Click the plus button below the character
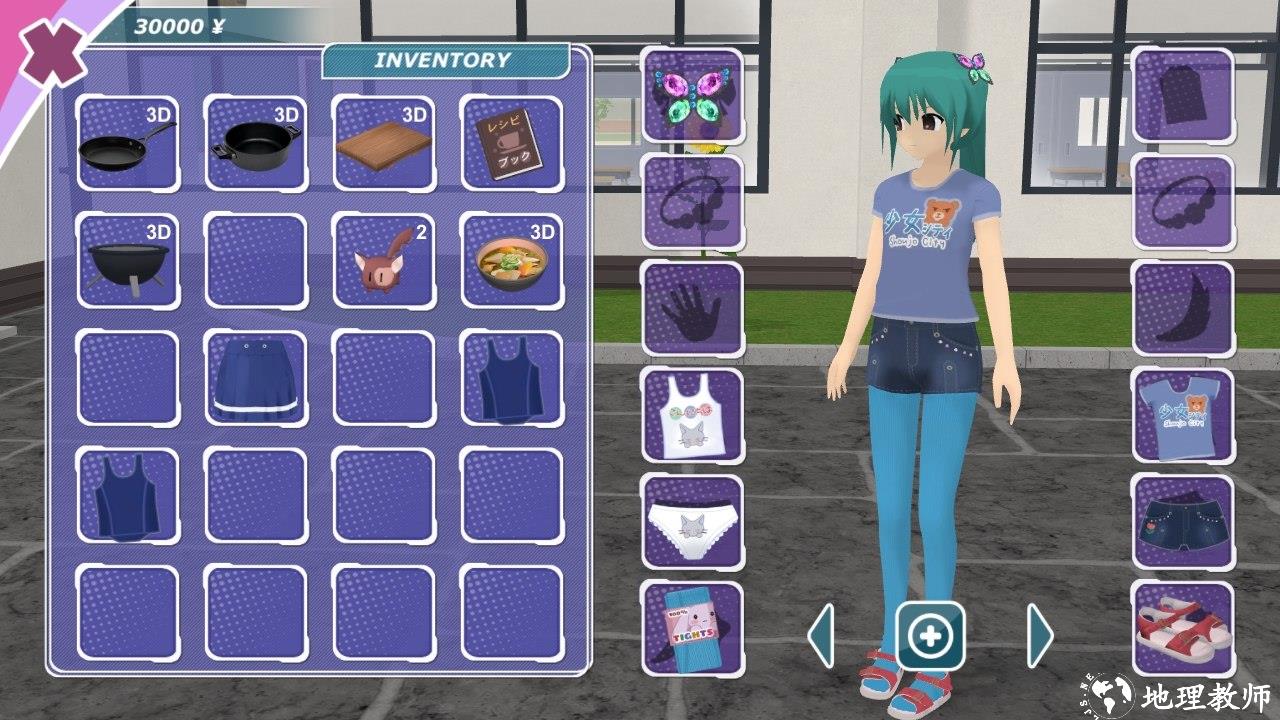The width and height of the screenshot is (1280, 720). click(931, 635)
